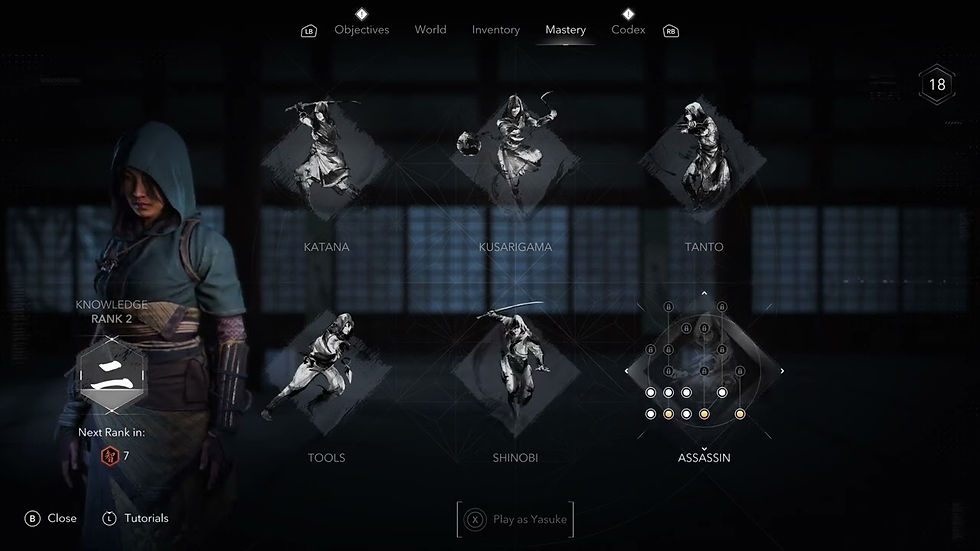Open the Tools mastery tree
Viewport: 980px width, 551px height.
326,372
